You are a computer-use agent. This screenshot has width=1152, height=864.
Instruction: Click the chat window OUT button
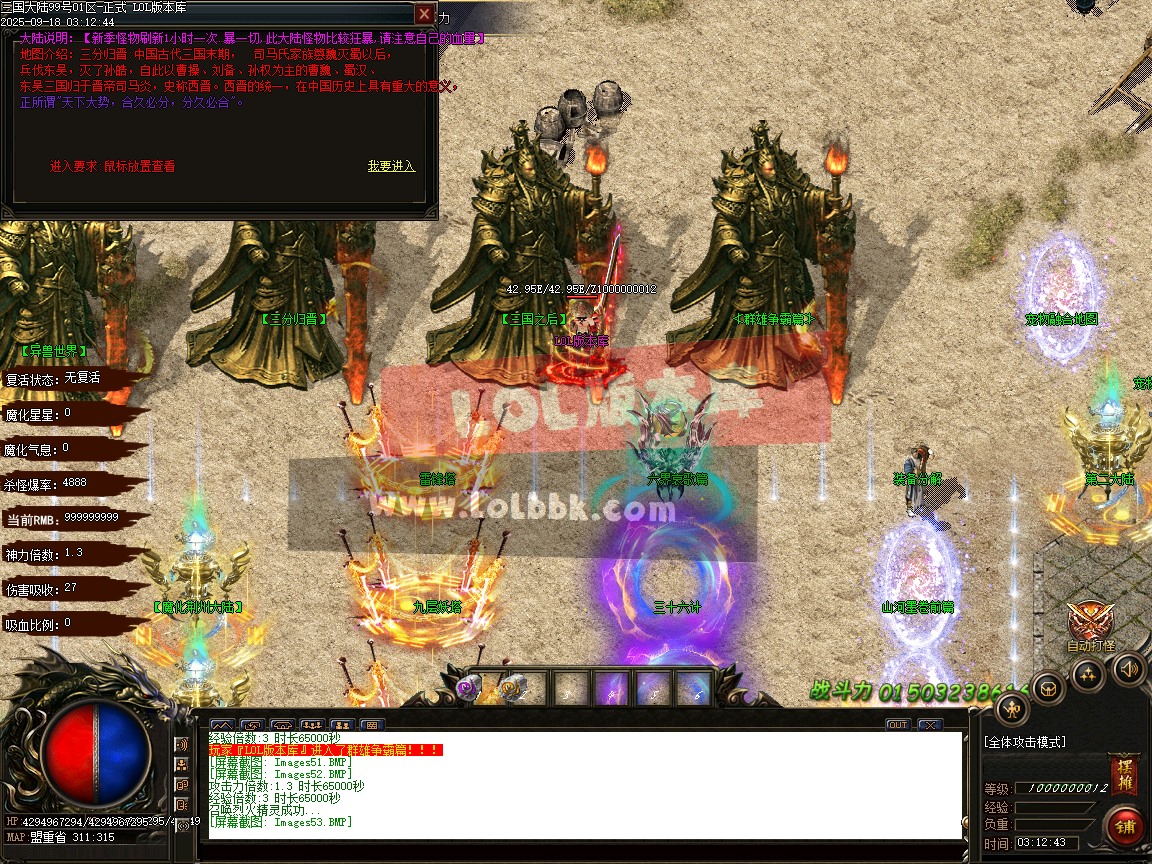pyautogui.click(x=897, y=724)
